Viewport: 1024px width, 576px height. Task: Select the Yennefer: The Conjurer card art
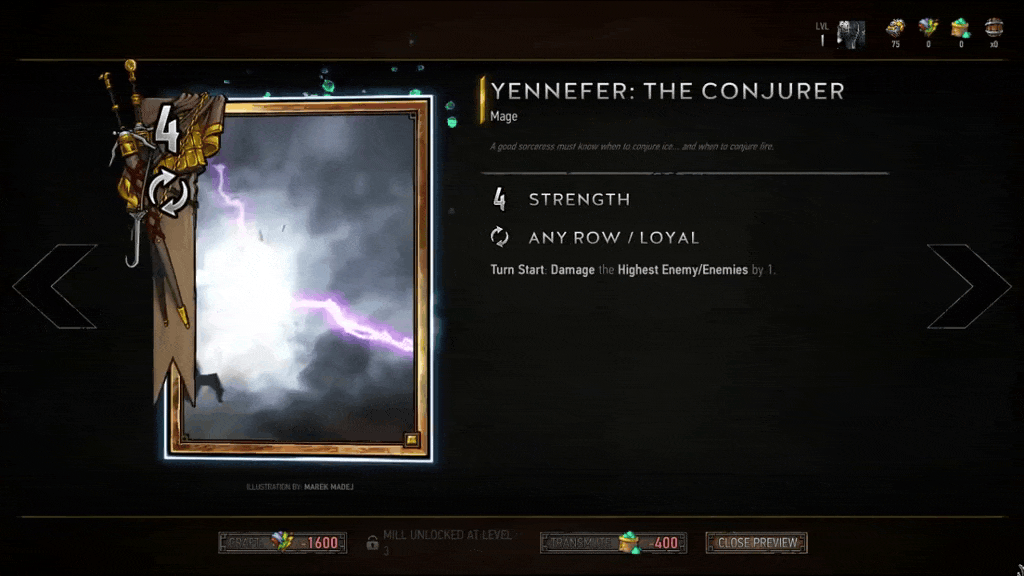[300, 276]
